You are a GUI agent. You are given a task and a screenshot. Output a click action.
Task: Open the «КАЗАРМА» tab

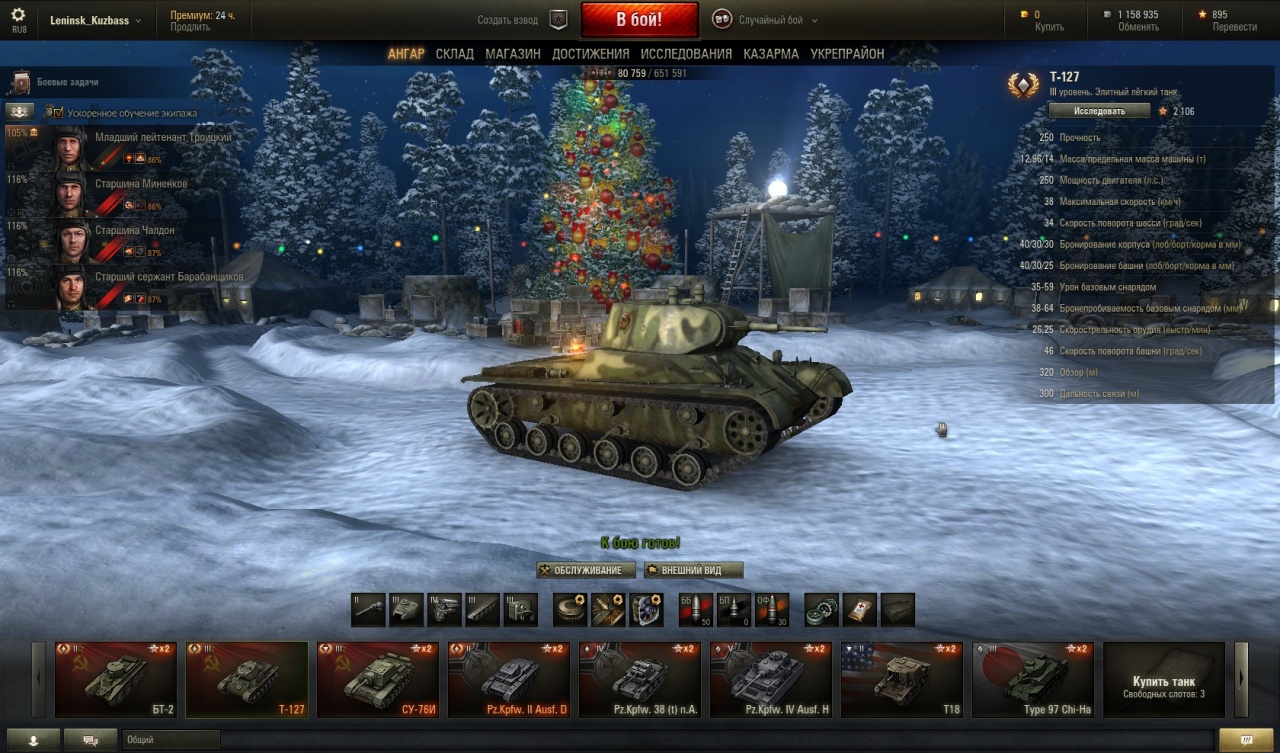770,54
